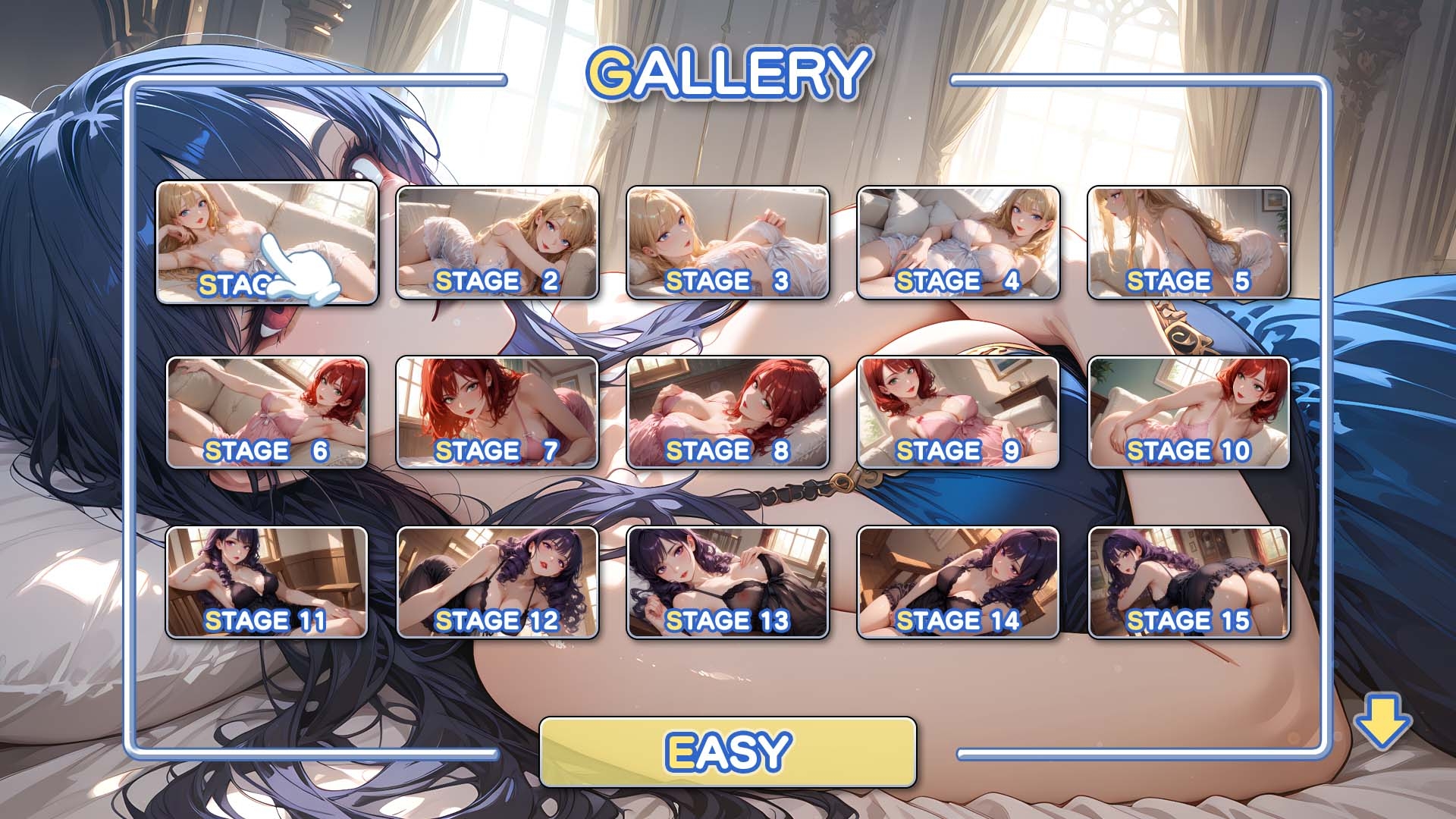Click the Stage 8 thumbnail
Image resolution: width=1456 pixels, height=819 pixels.
coord(728,413)
